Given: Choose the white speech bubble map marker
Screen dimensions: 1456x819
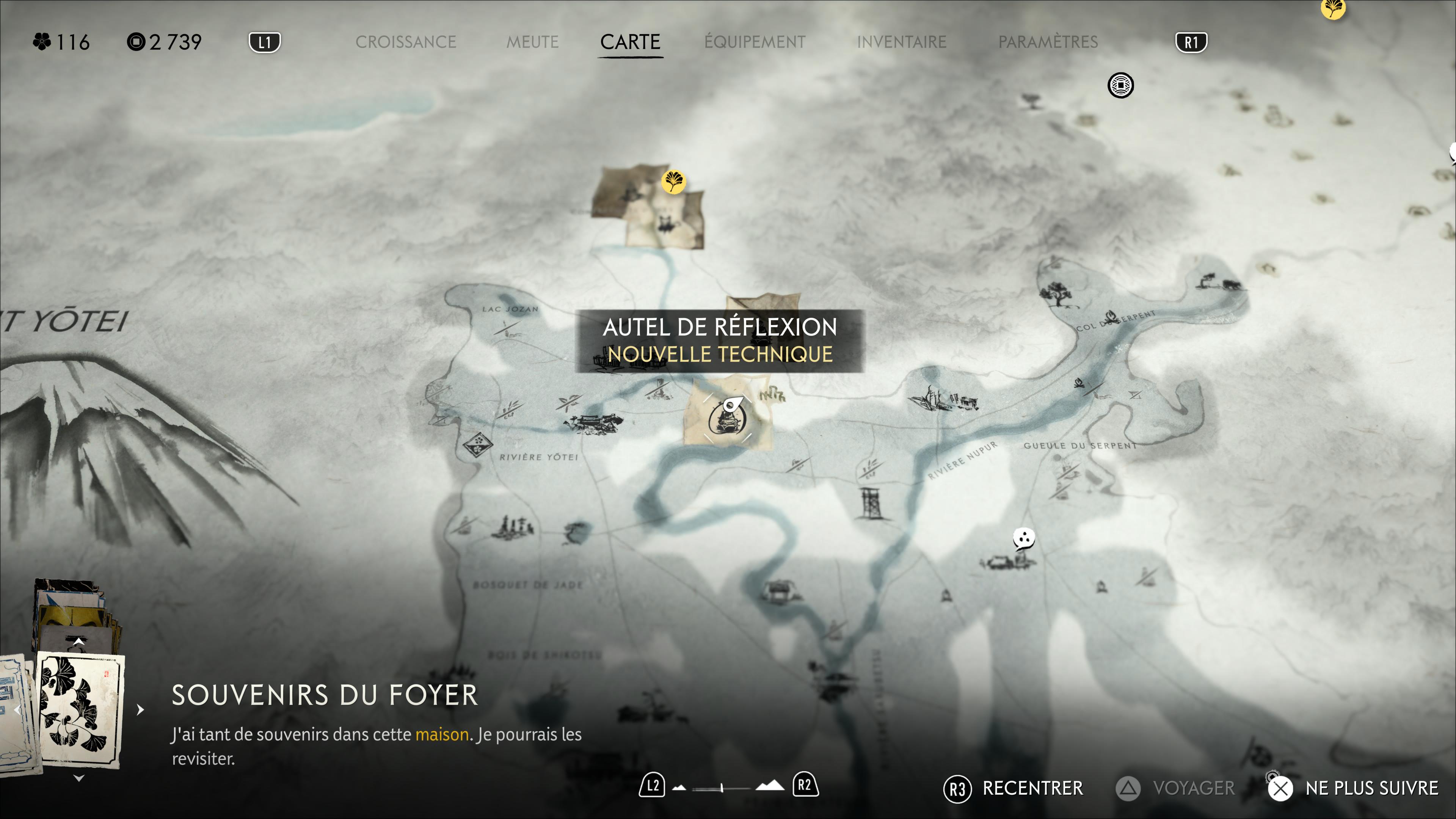Looking at the screenshot, I should coord(1024,538).
